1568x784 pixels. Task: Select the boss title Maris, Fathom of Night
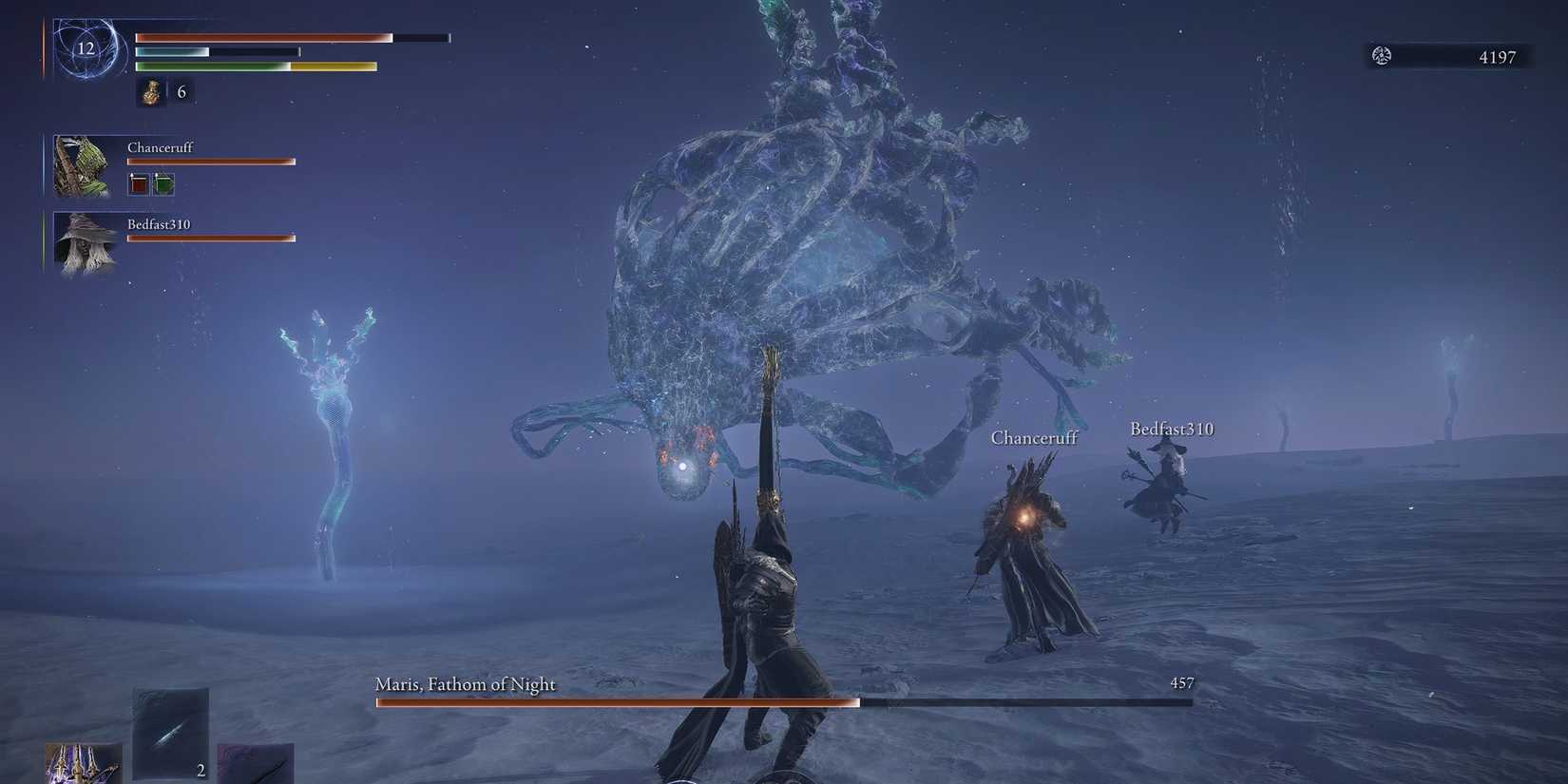[467, 683]
